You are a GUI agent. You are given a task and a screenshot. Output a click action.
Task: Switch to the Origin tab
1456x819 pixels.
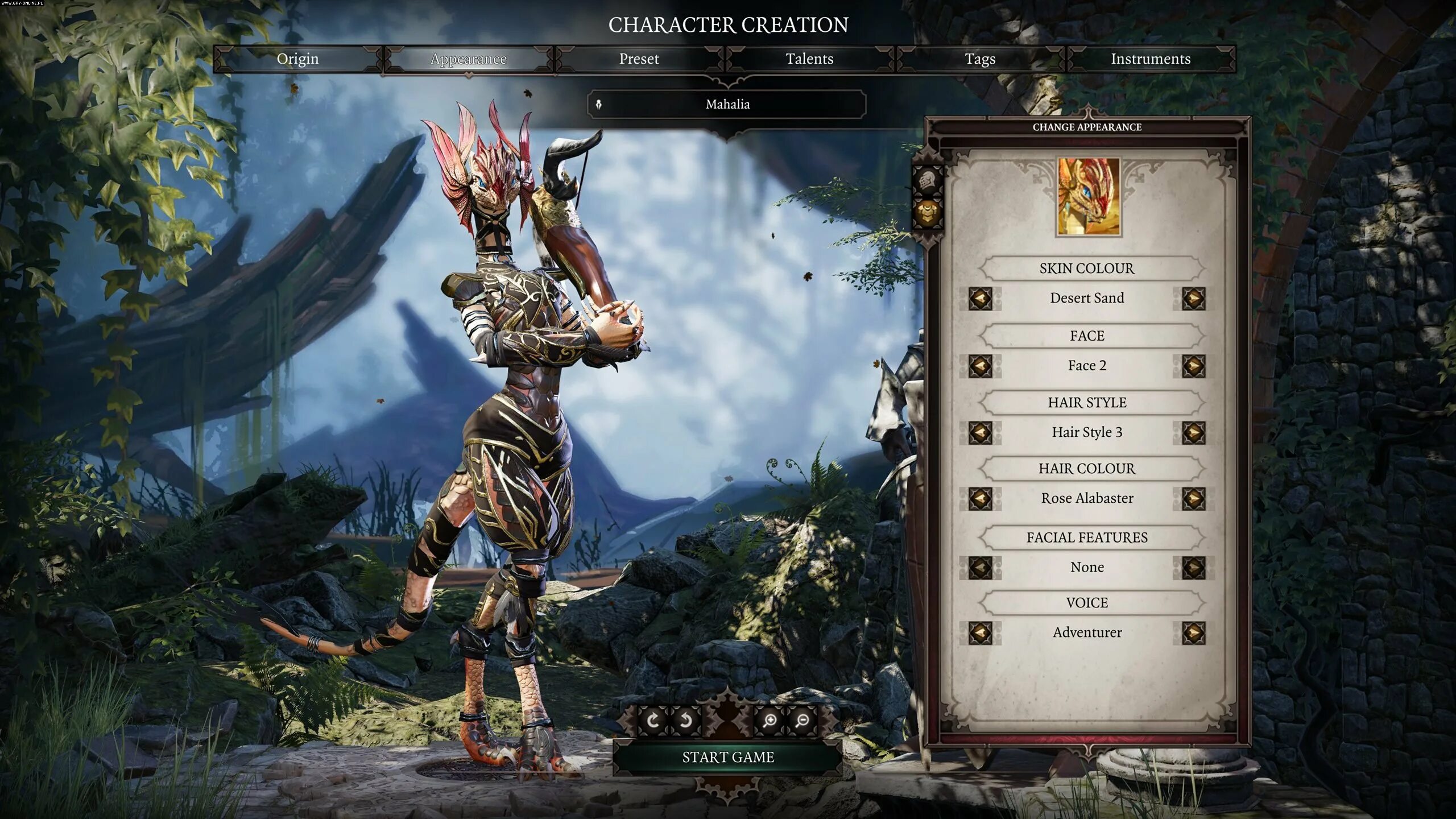[297, 59]
